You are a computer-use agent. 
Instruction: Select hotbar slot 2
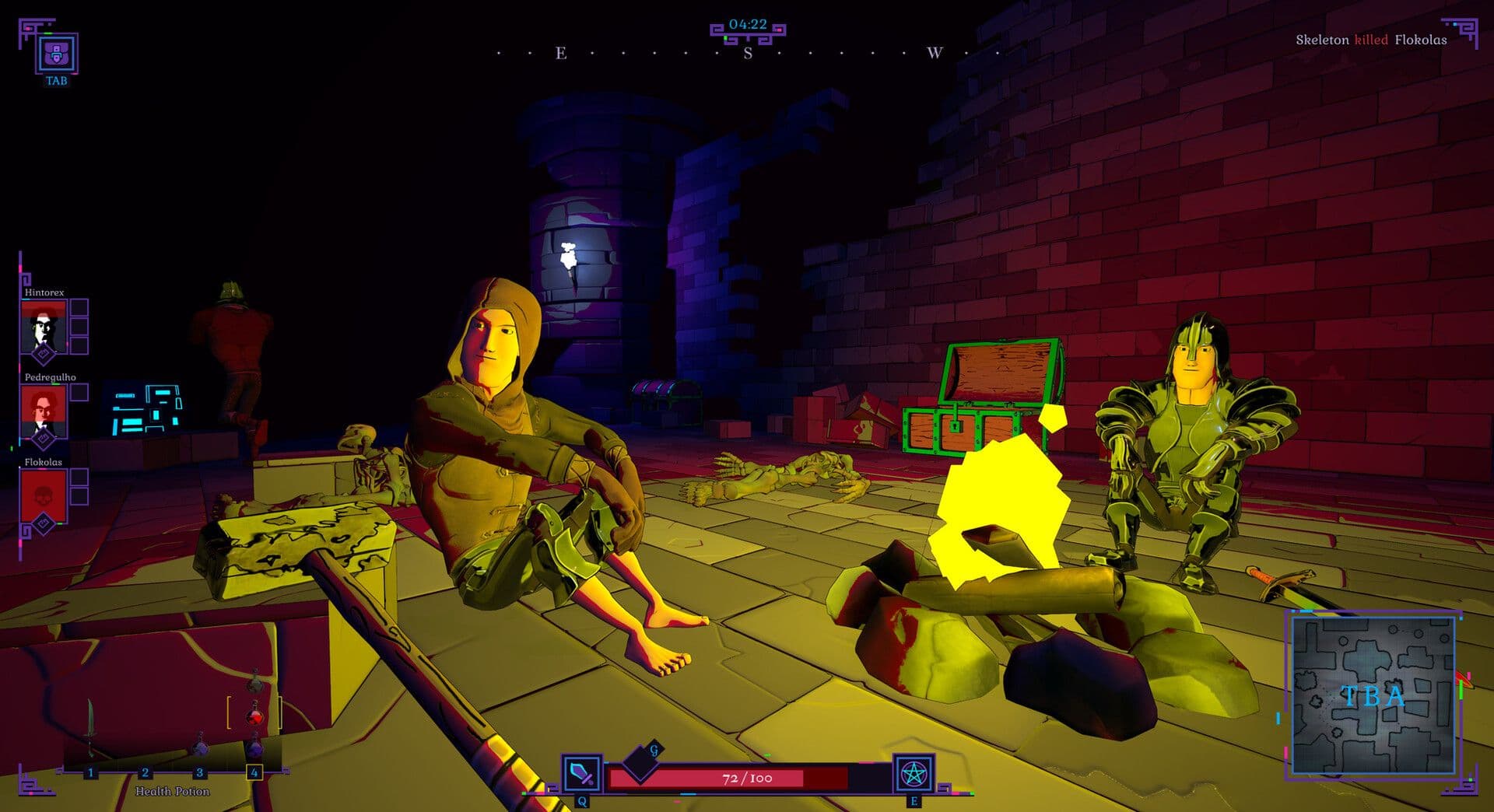tap(146, 772)
